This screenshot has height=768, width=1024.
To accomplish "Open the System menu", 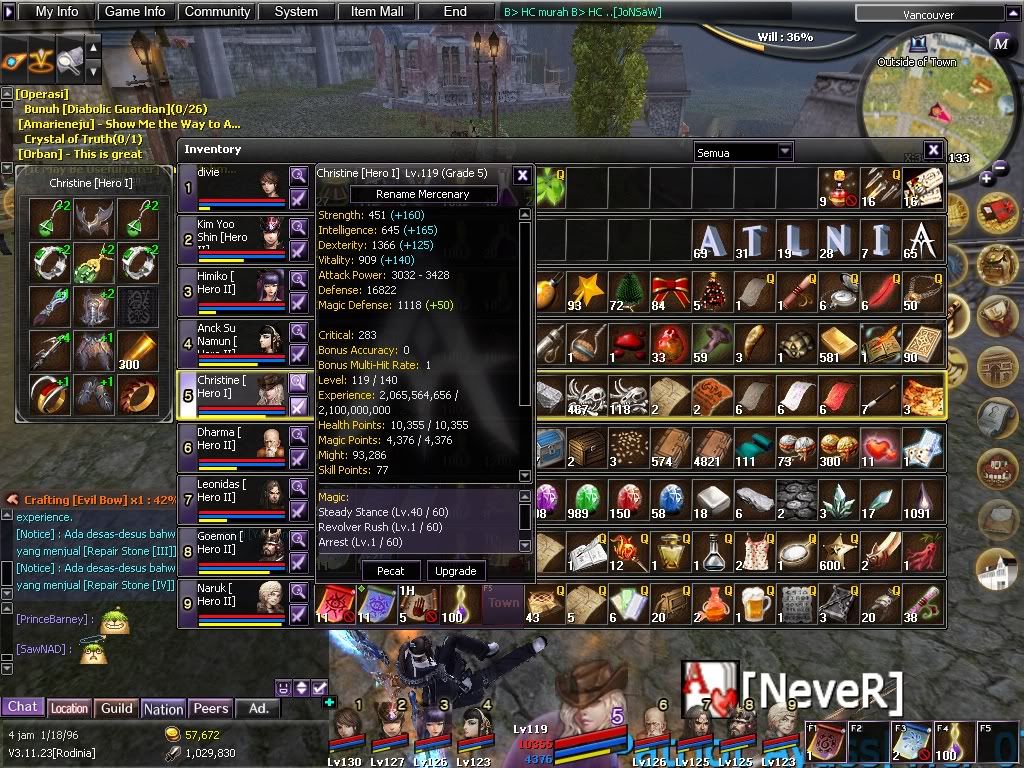I will (x=296, y=12).
